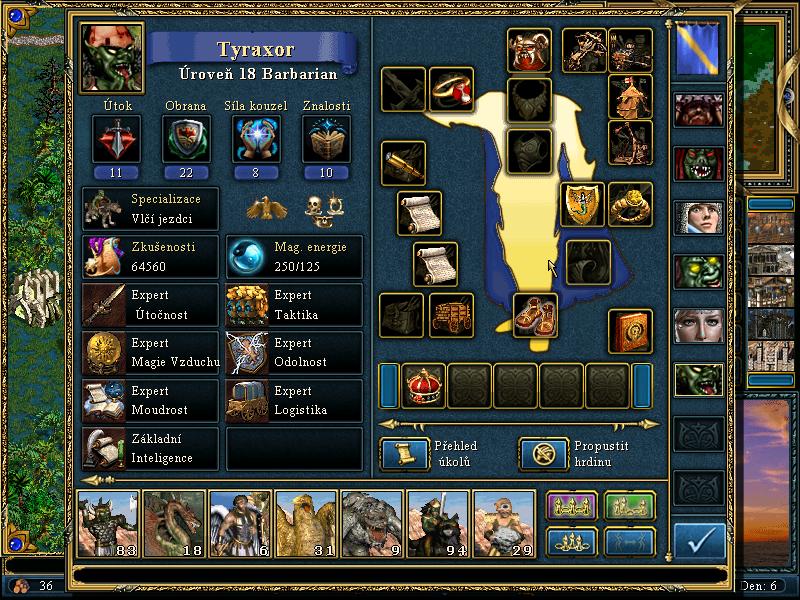
Task: Select wolf rider stack of 94
Action: pos(438,523)
